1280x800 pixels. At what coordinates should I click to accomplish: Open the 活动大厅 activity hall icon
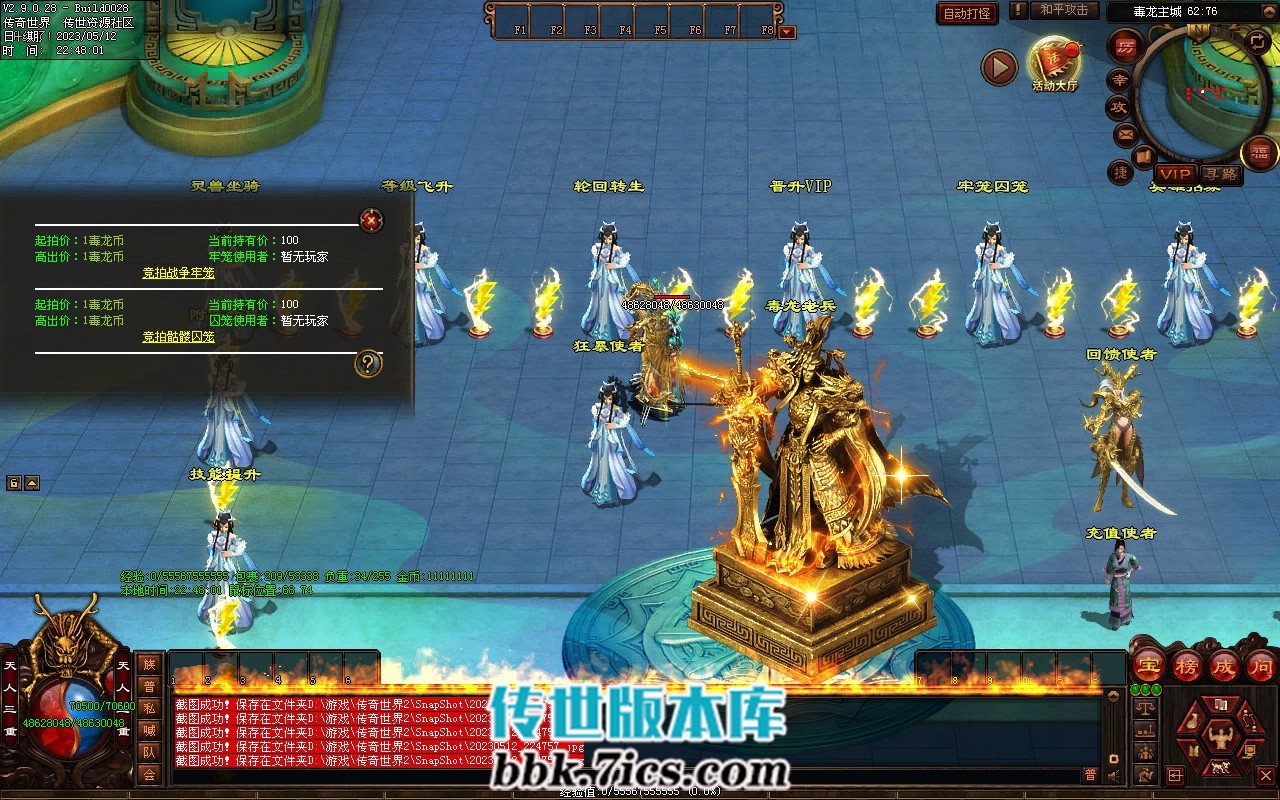tap(1053, 60)
